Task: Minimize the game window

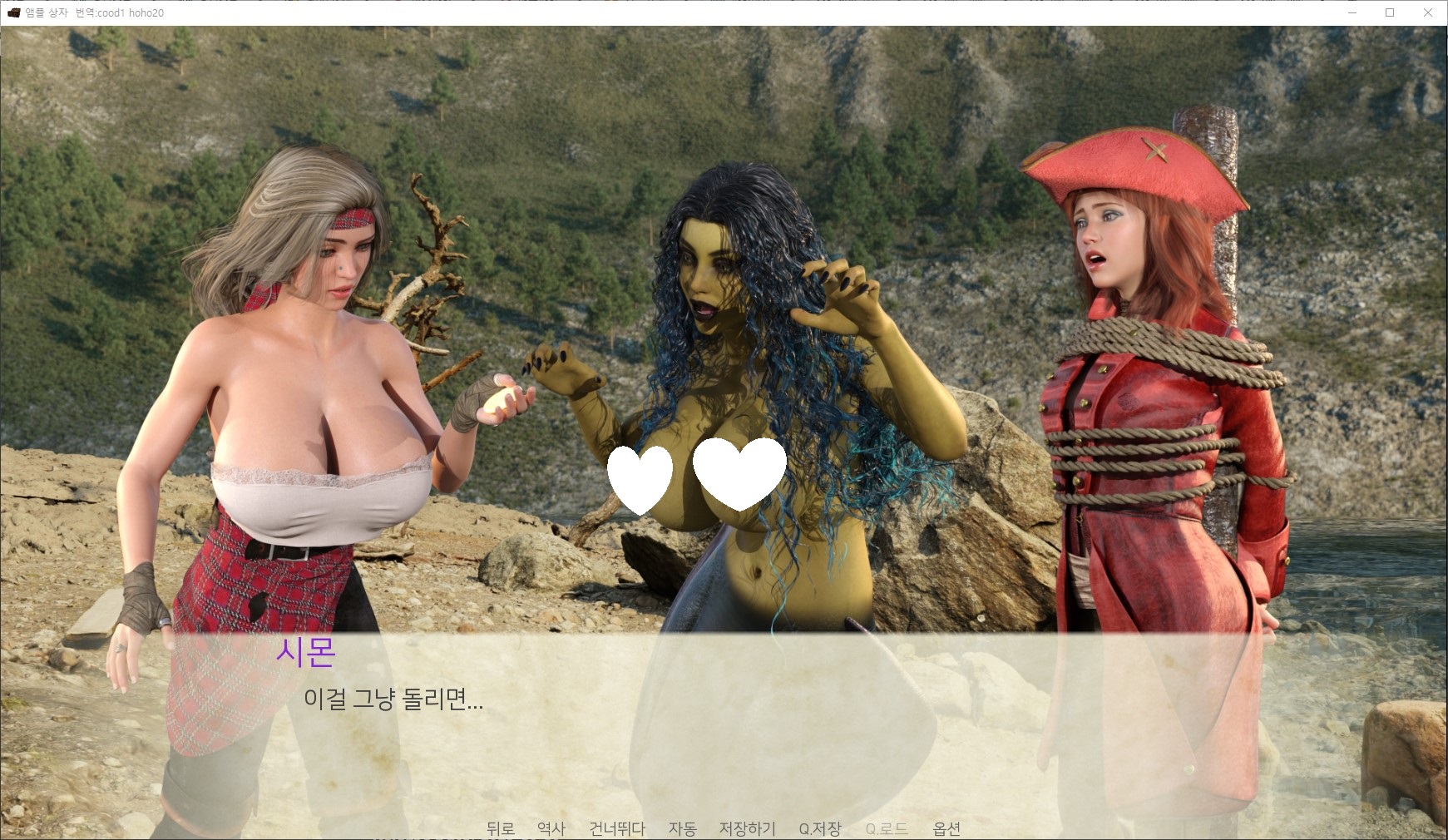Action: [1352, 12]
